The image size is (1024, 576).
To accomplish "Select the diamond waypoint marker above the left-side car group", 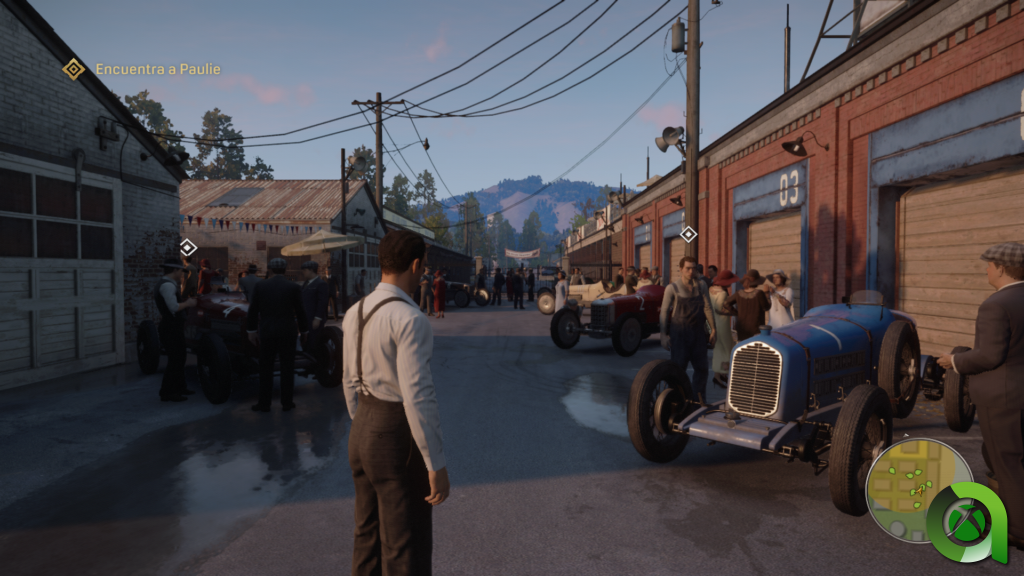I will pyautogui.click(x=188, y=247).
